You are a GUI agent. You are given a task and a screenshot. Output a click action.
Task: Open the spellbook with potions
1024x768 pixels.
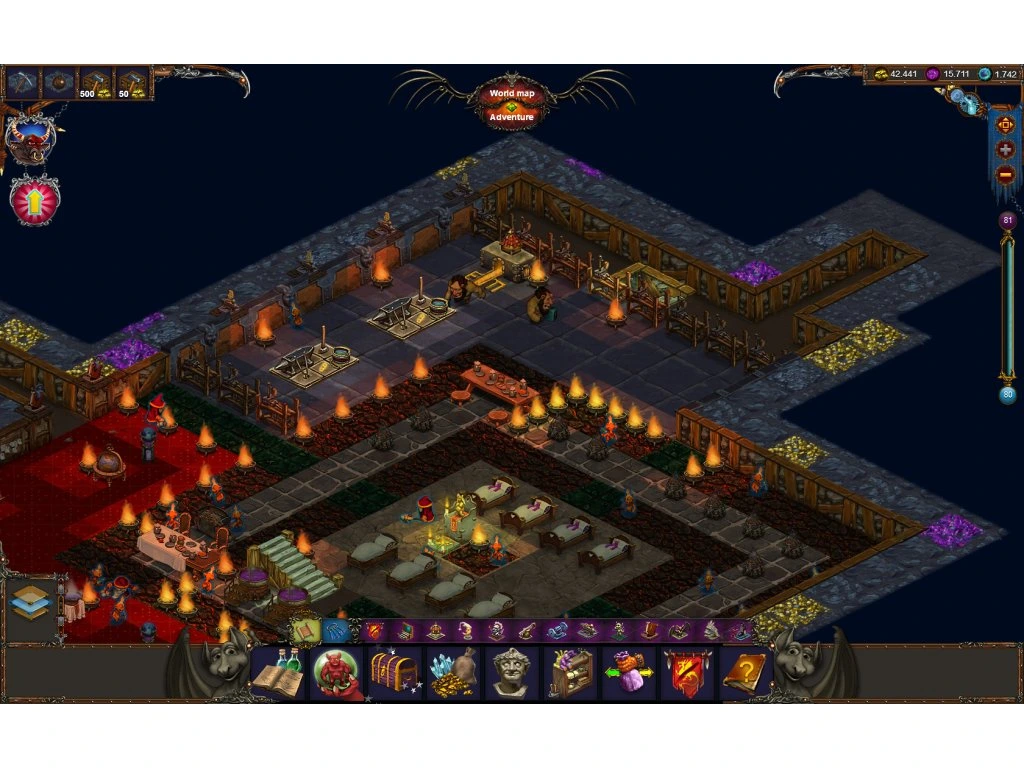278,672
